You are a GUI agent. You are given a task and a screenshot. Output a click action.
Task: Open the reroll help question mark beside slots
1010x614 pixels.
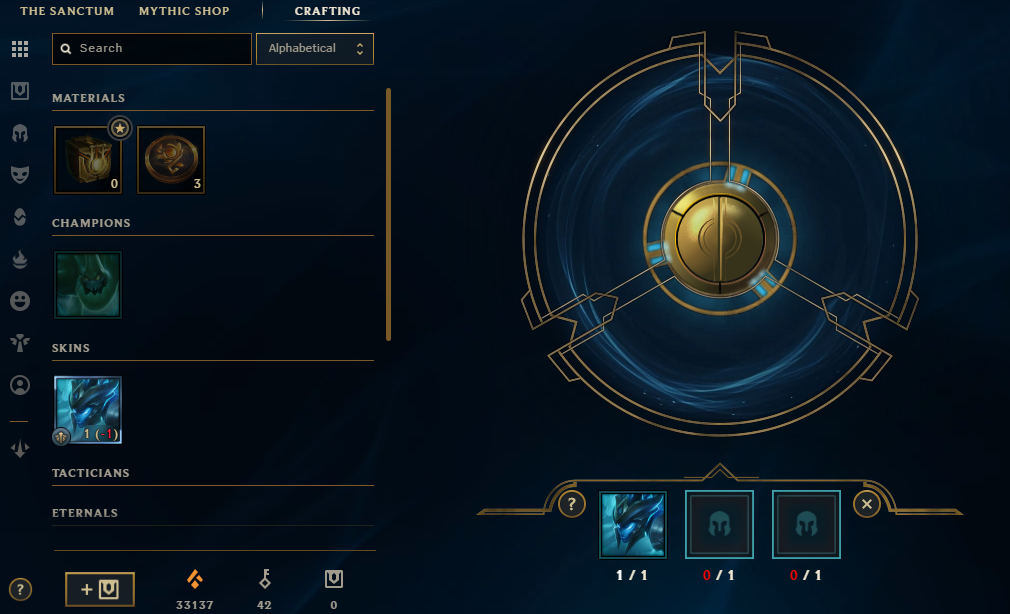coord(572,505)
